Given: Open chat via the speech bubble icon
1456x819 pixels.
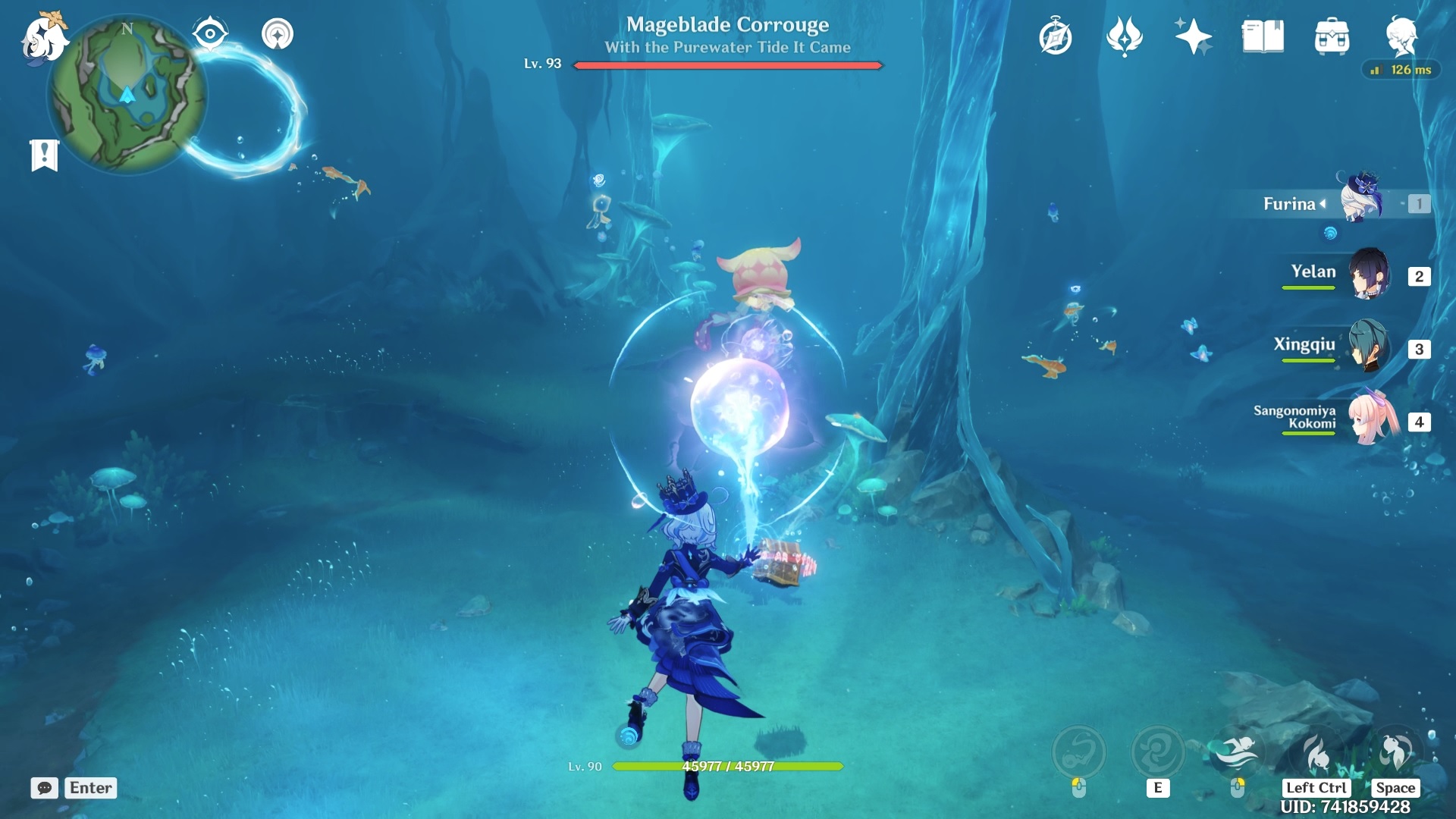Looking at the screenshot, I should (45, 789).
